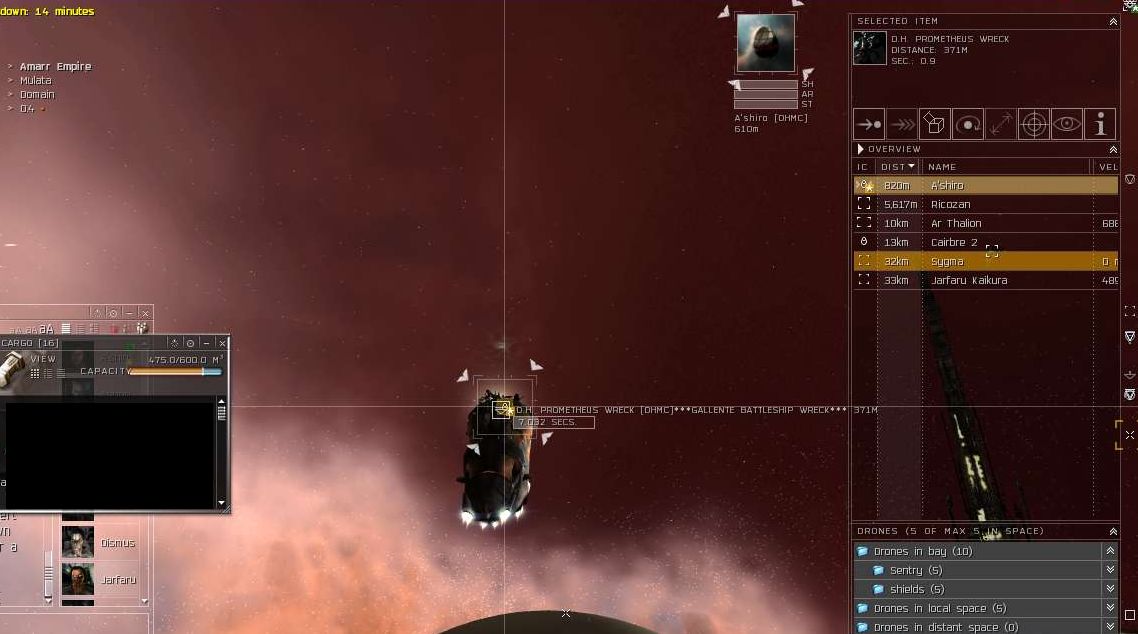Click the locked target A'shiro portrait
Screen dimensions: 1138x634
(x=766, y=43)
